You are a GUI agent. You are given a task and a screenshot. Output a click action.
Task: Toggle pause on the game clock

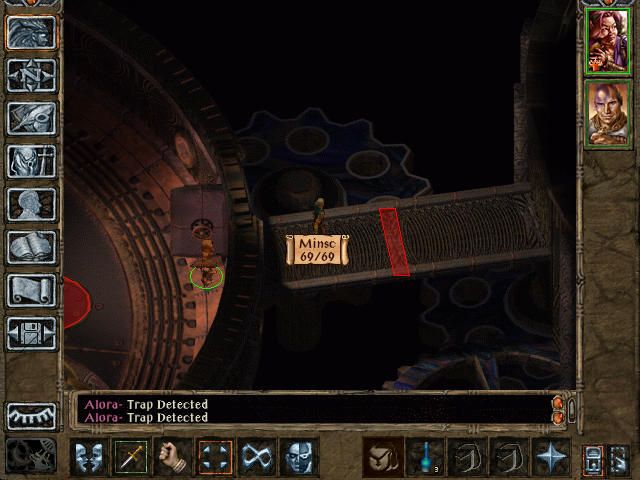coord(31,456)
